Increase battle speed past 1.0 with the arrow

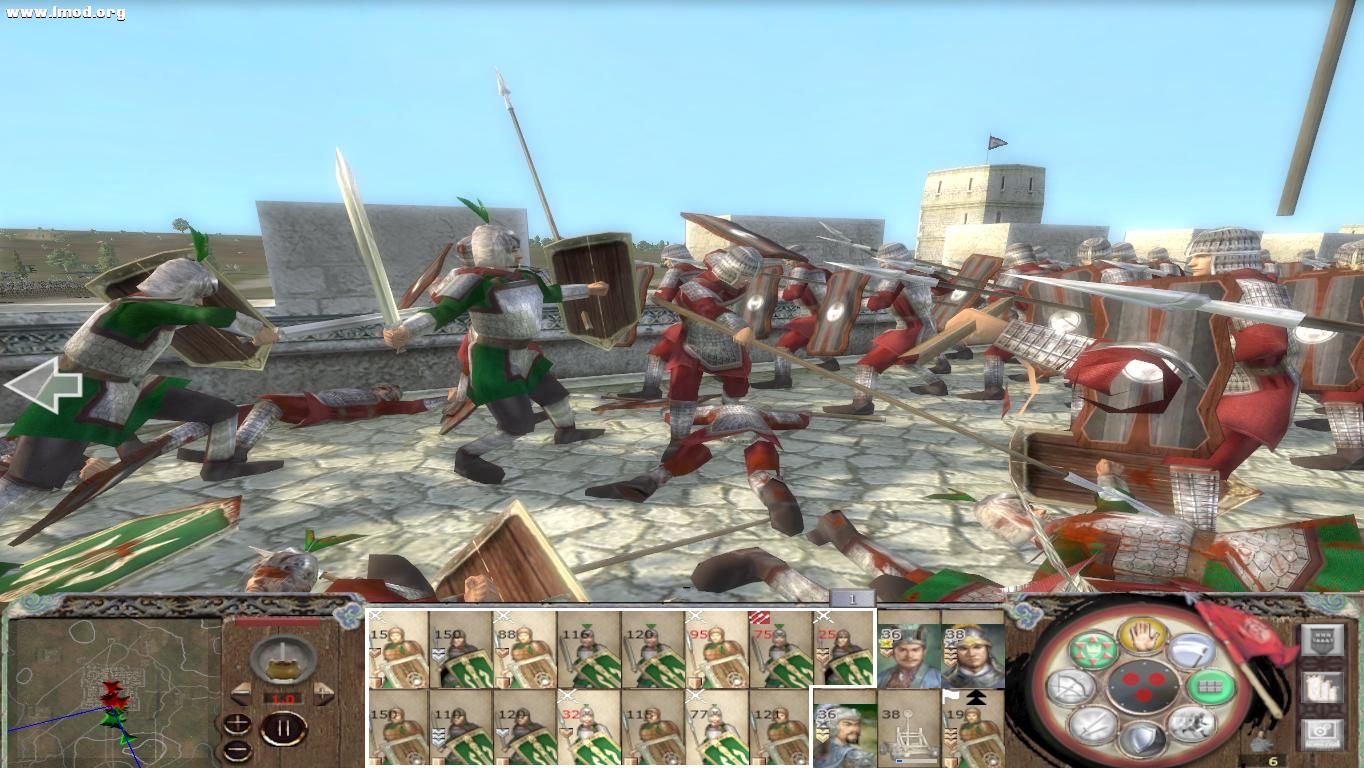click(323, 692)
